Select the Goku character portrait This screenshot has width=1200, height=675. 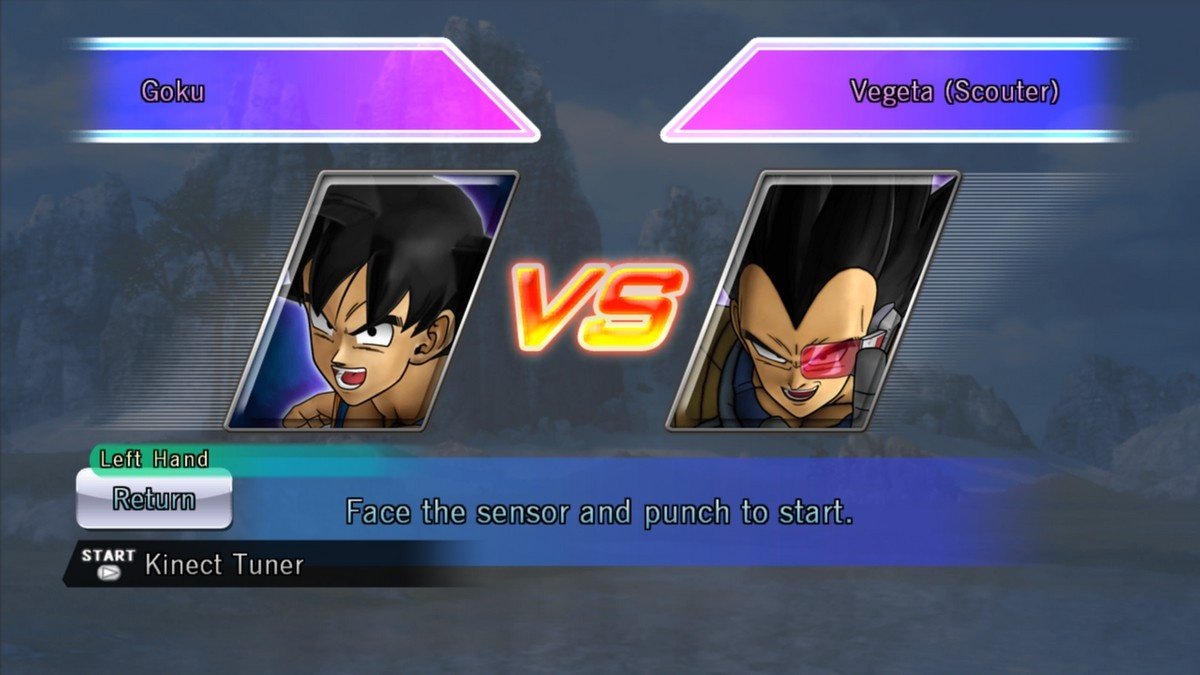point(372,300)
